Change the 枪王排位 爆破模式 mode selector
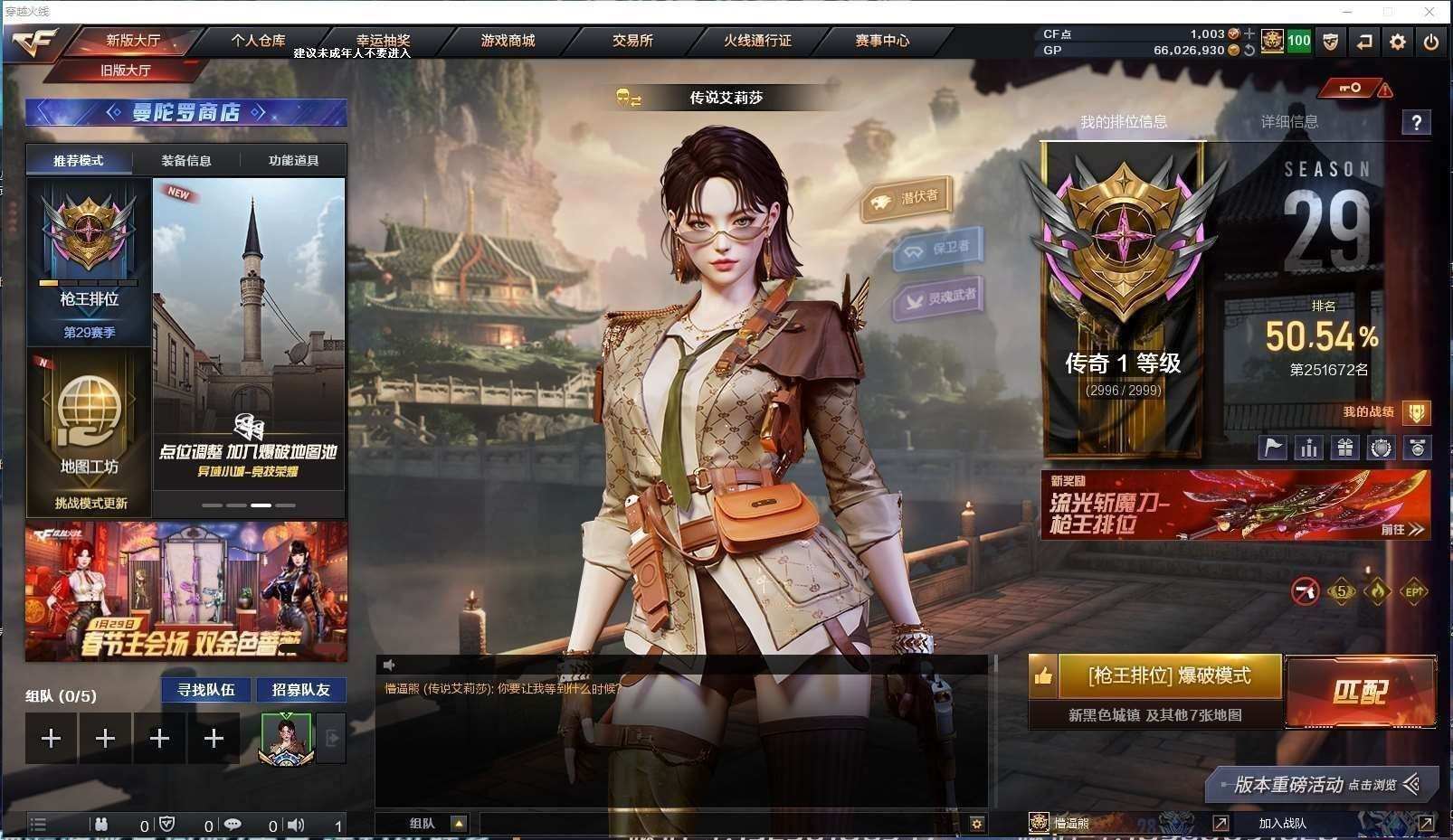 1170,676
